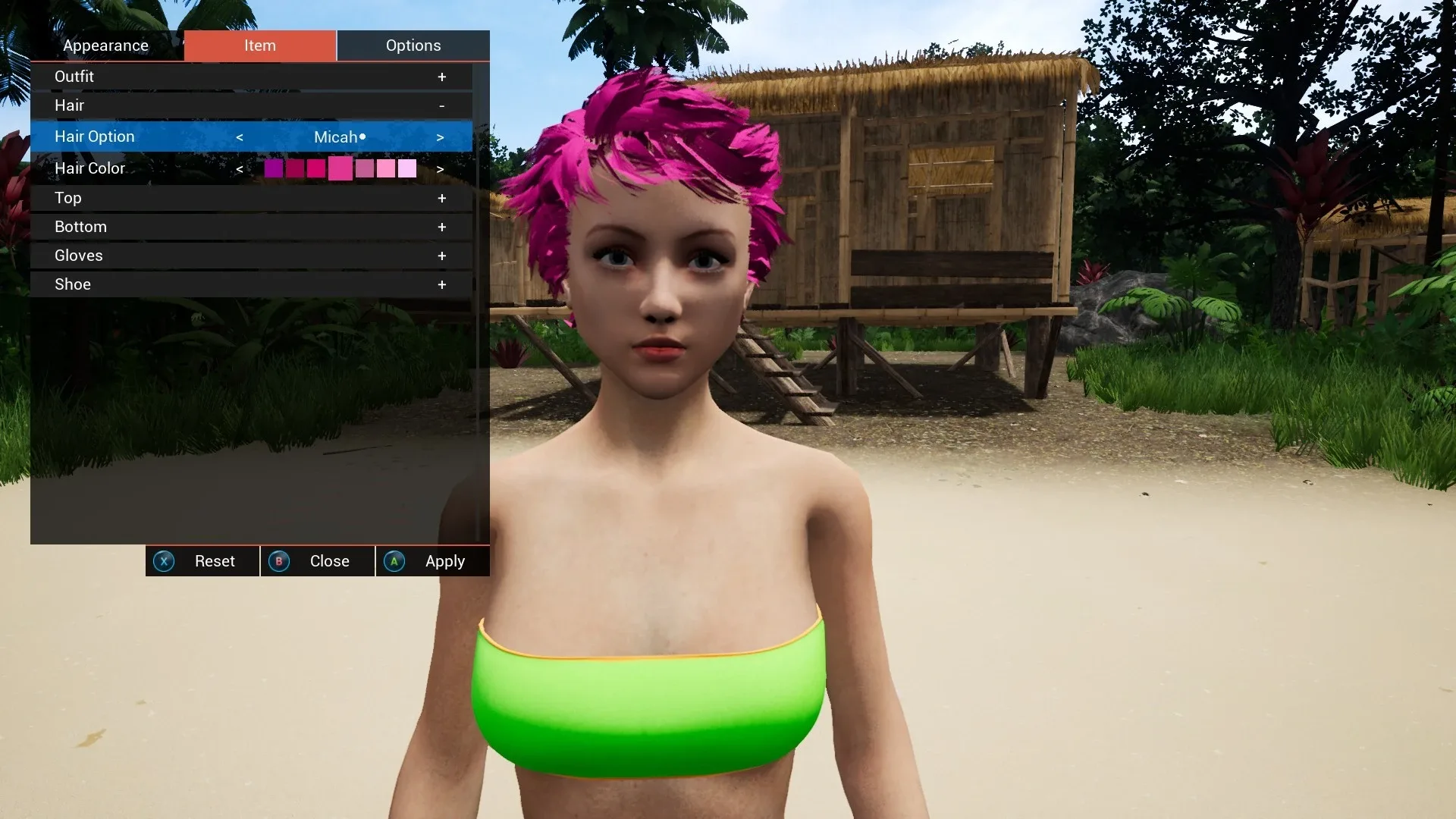This screenshot has height=819, width=1456.
Task: Switch to the Options tab
Action: tap(413, 45)
